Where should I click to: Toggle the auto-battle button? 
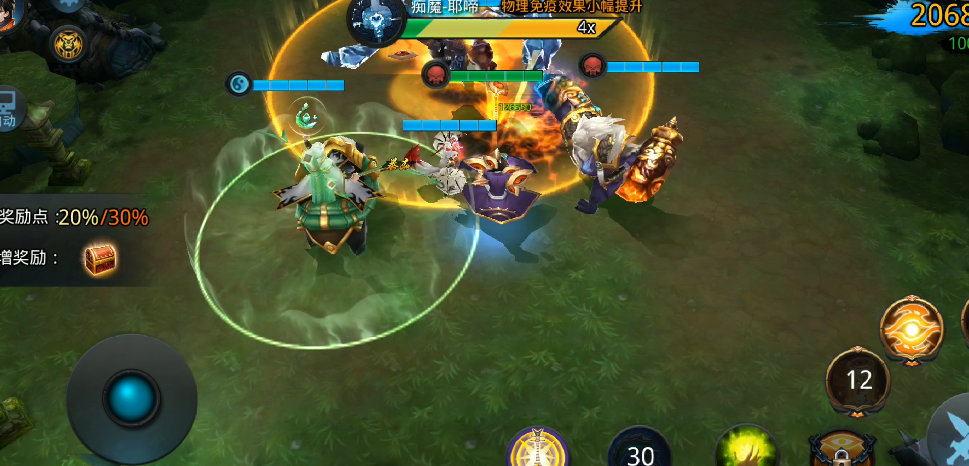coord(9,108)
